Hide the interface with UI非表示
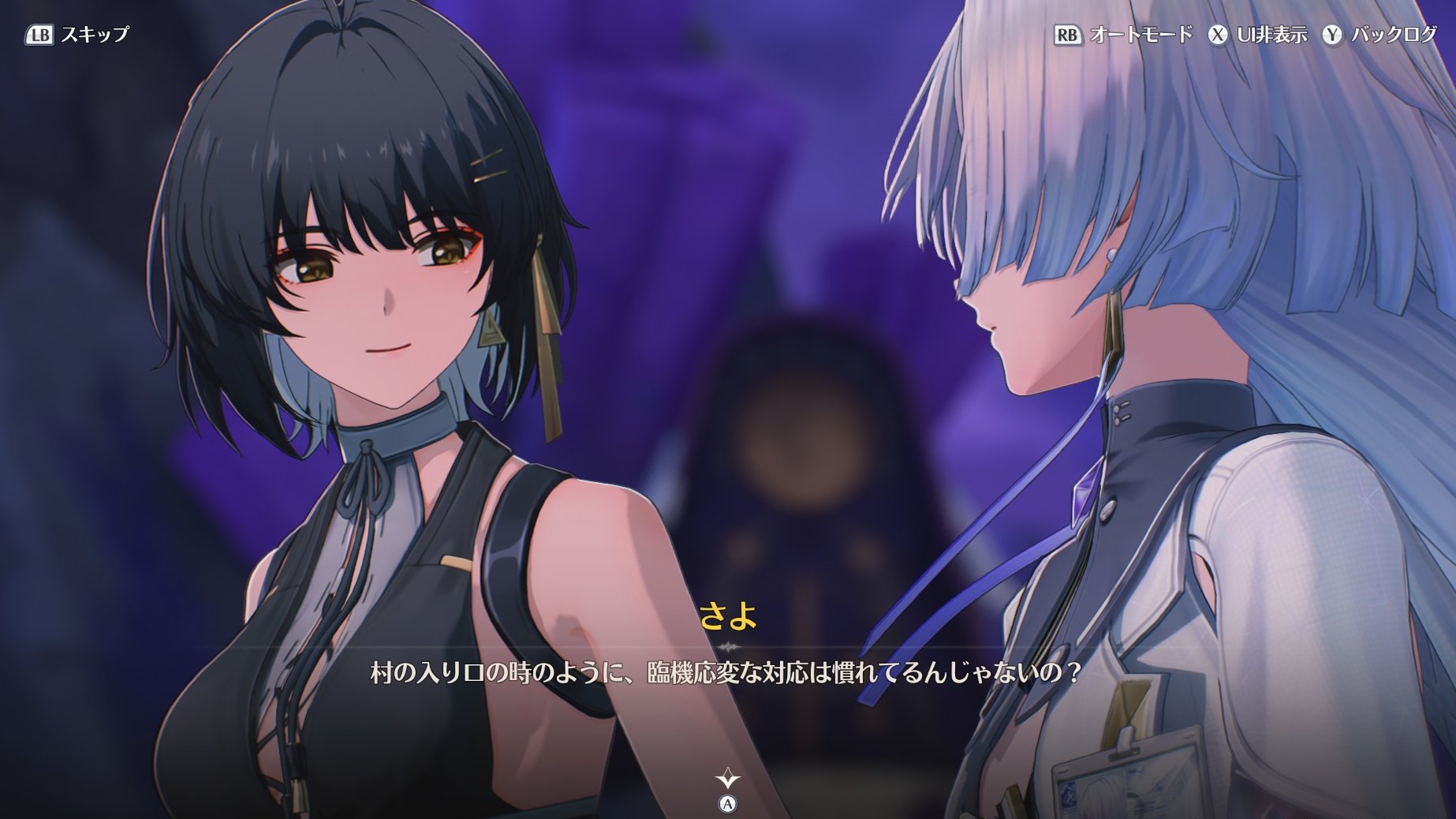Viewport: 1456px width, 819px height. coord(1257,35)
